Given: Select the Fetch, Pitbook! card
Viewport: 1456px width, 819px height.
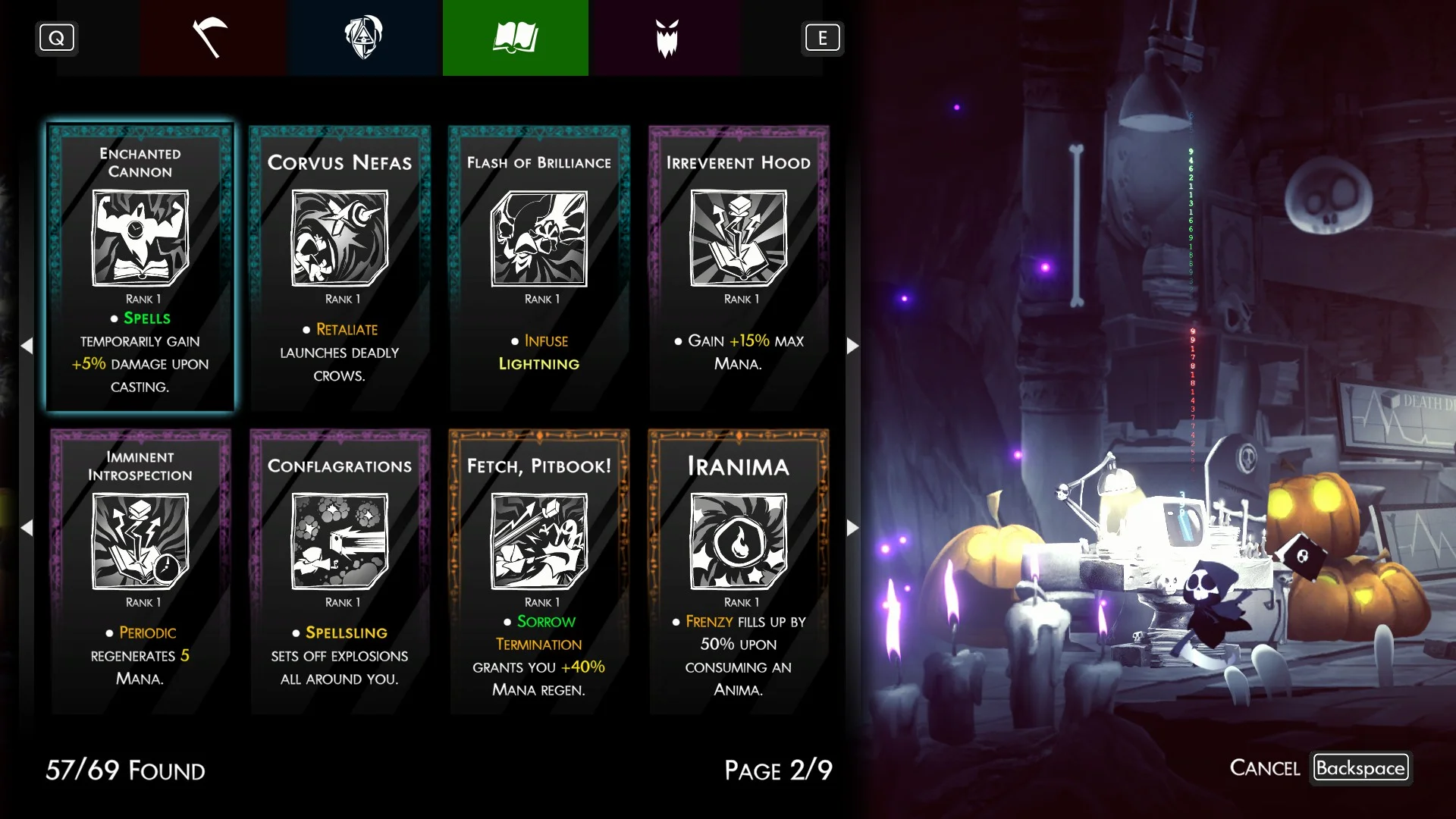Looking at the screenshot, I should pyautogui.click(x=539, y=571).
